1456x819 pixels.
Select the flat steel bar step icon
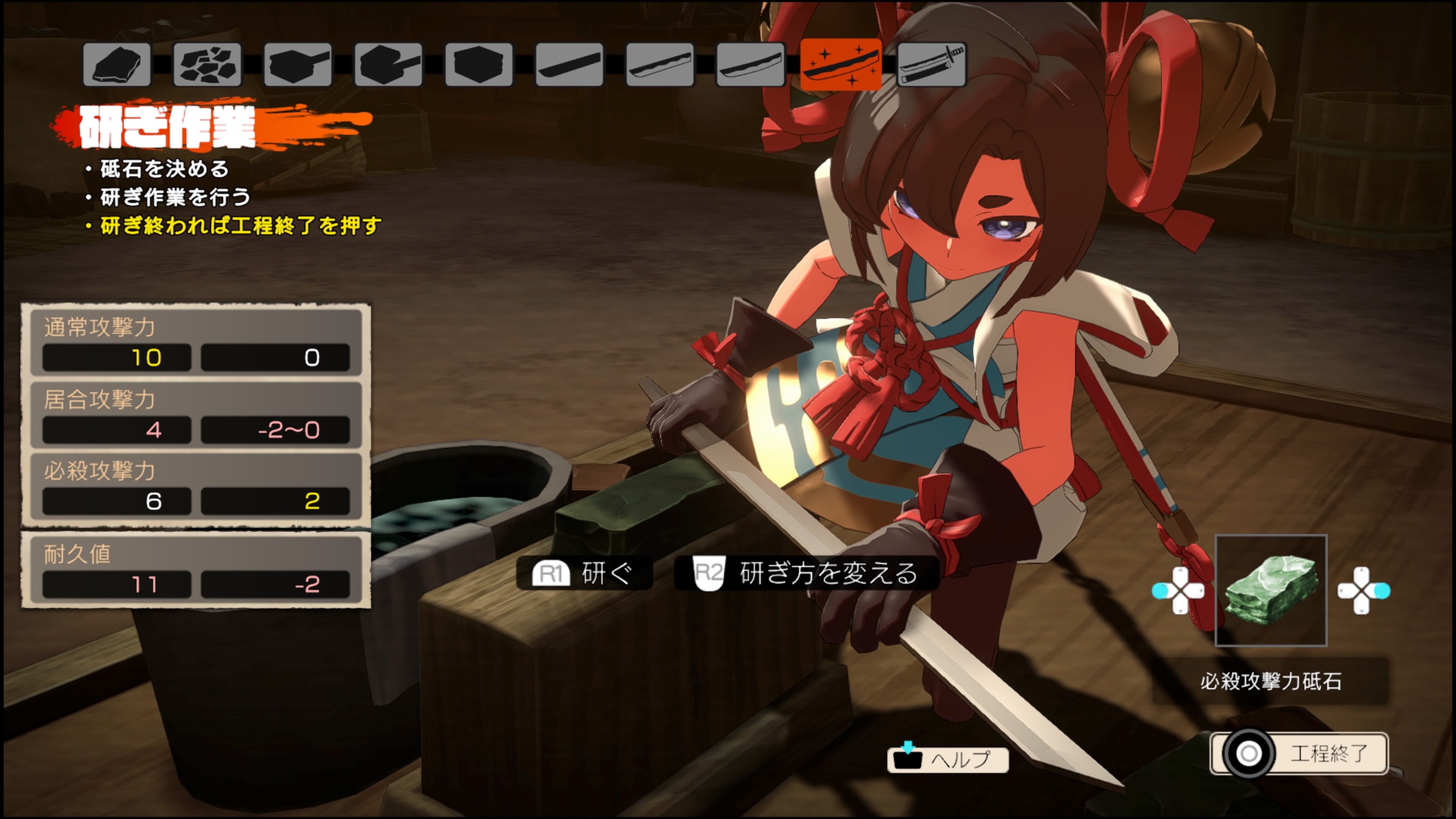570,64
